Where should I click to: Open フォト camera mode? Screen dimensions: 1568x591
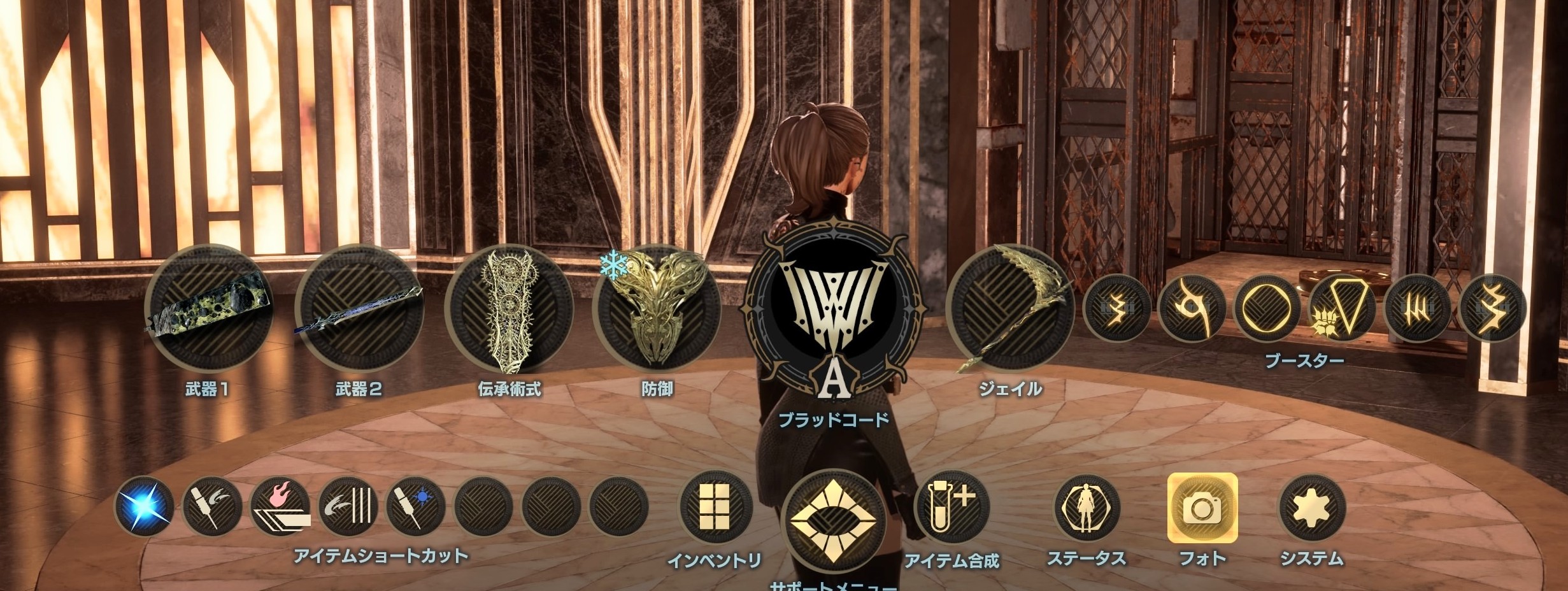click(x=1202, y=508)
